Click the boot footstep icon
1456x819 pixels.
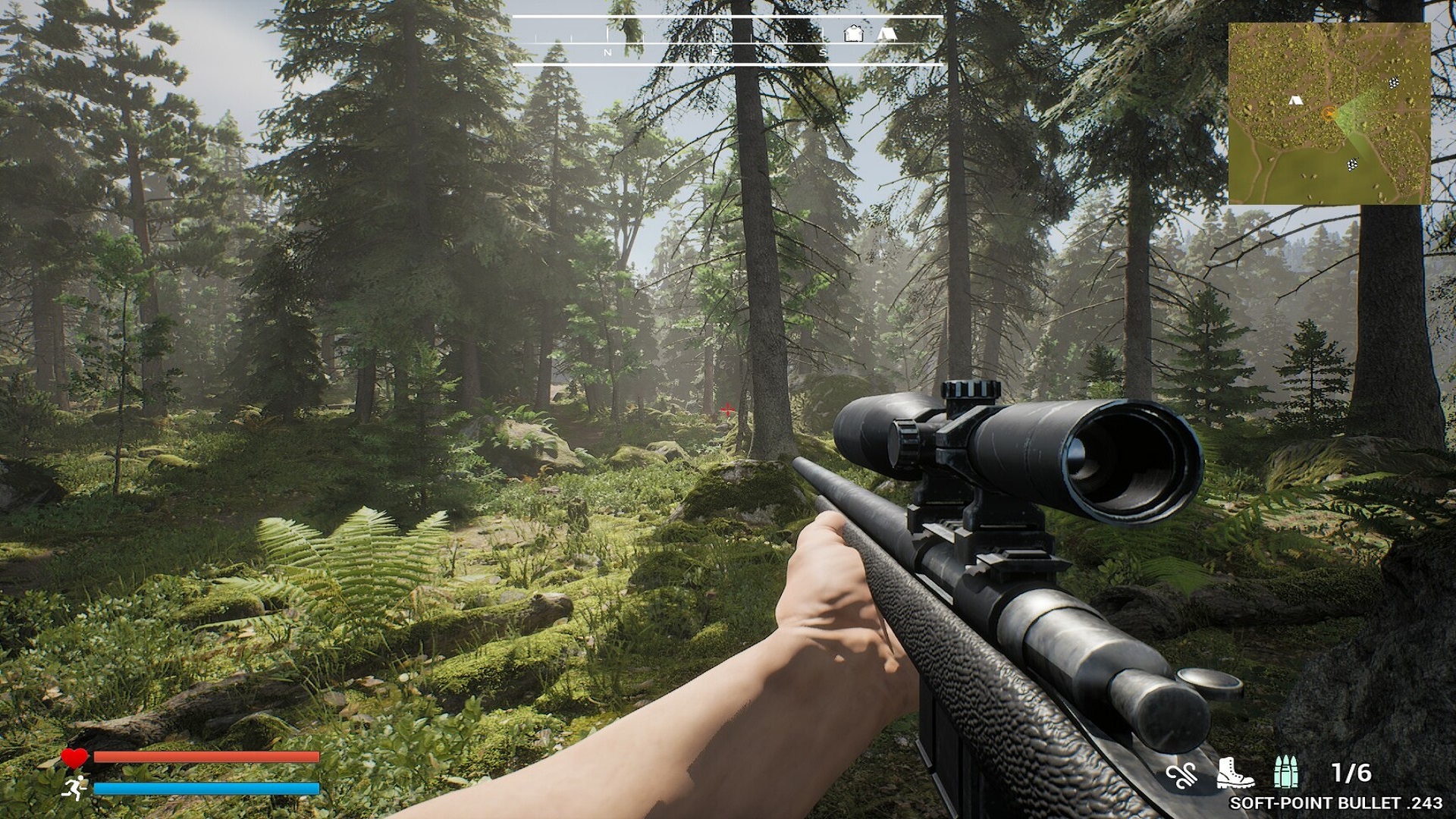click(x=1234, y=773)
